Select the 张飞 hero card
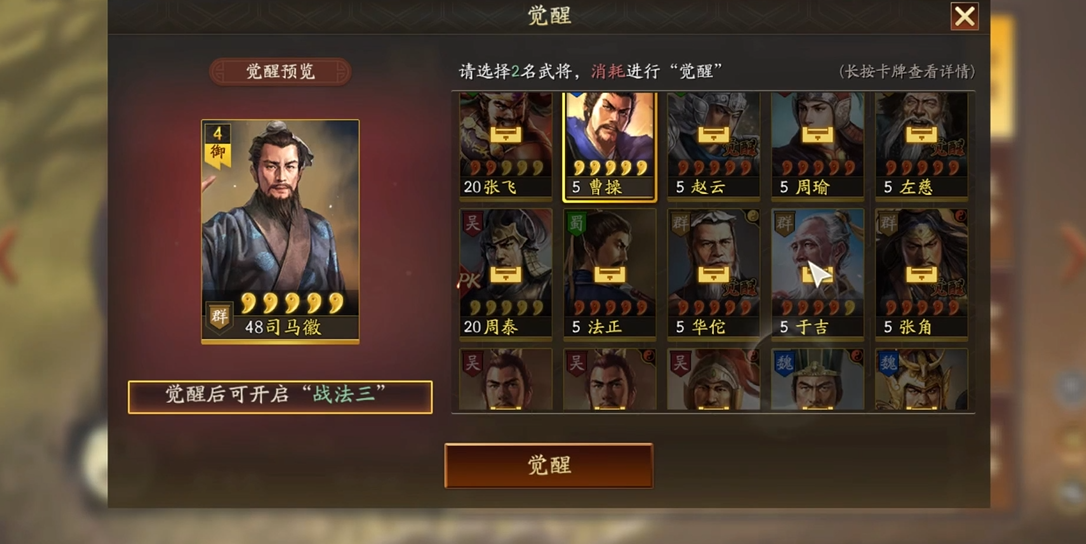 [505, 146]
